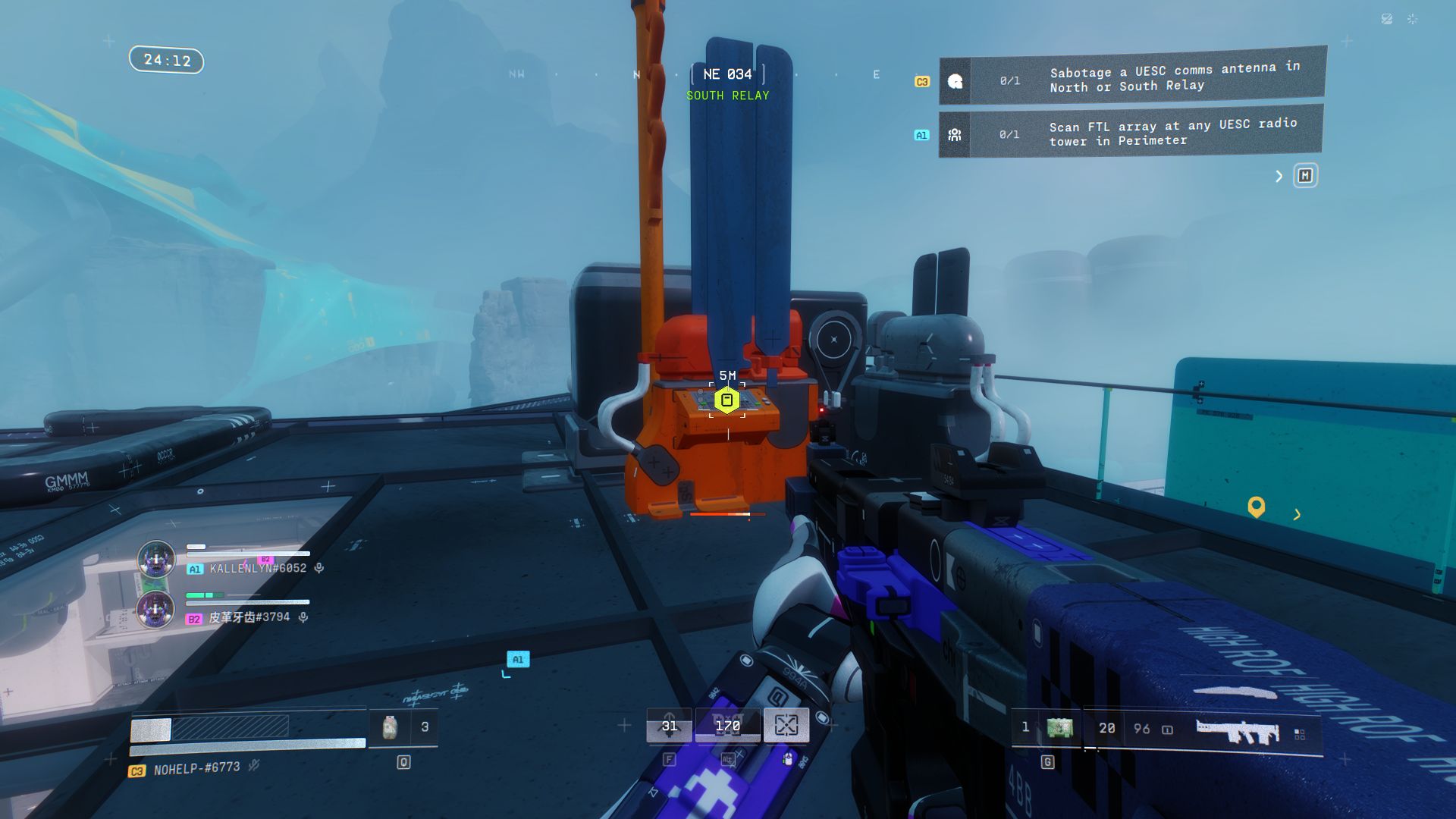Activate the crosshair-frame ability icon
The image size is (1456, 819).
(786, 726)
